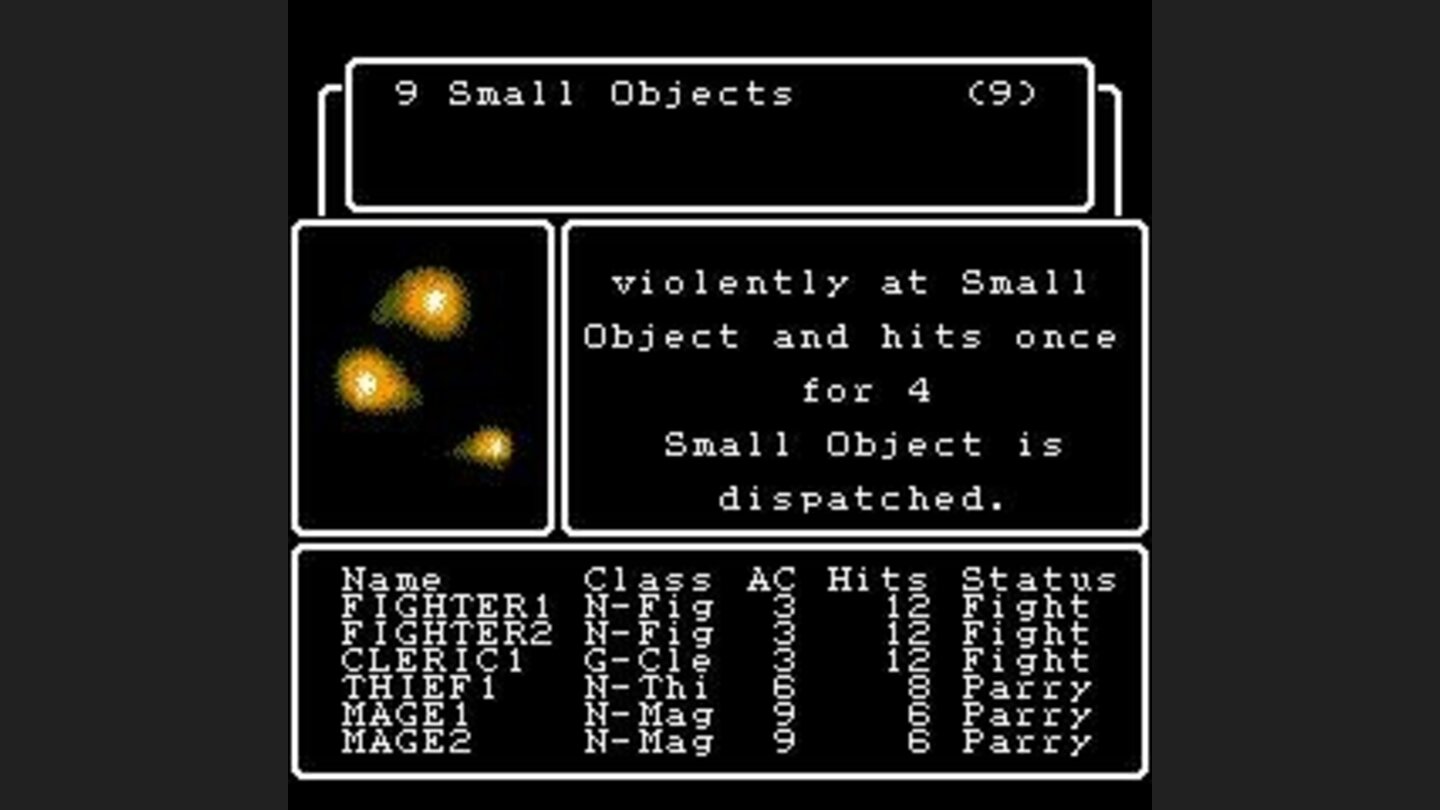Select the left glowing Small Object sprite

371,381
